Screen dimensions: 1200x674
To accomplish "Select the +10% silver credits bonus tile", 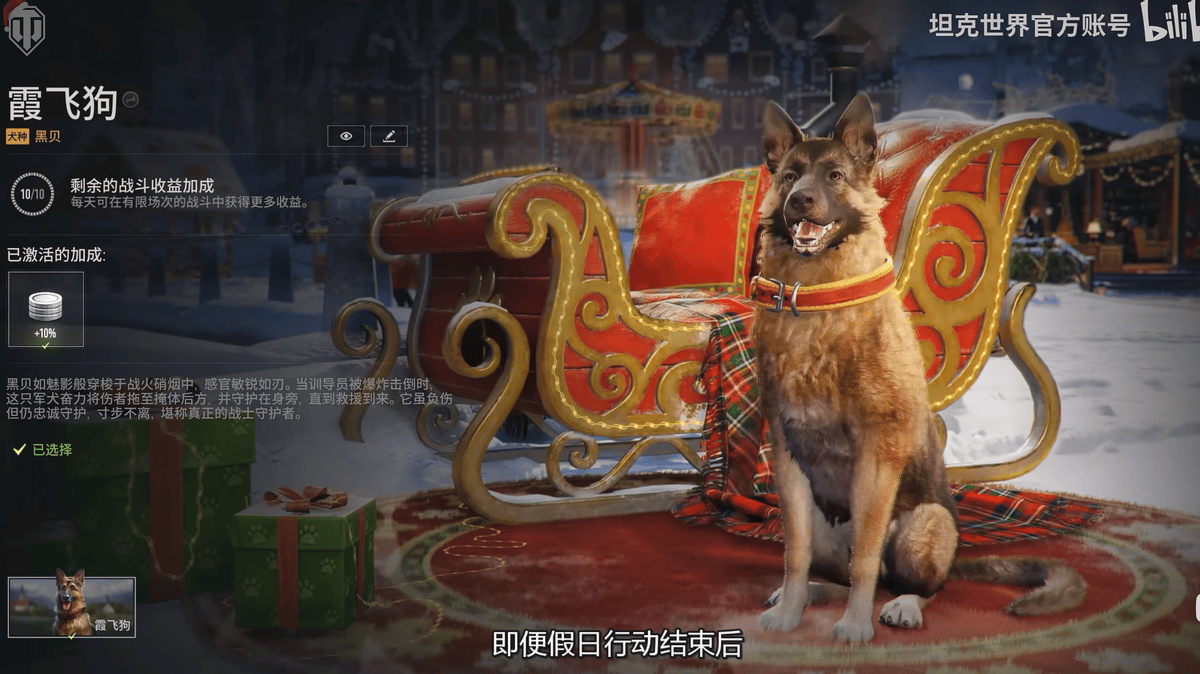I will pos(46,309).
